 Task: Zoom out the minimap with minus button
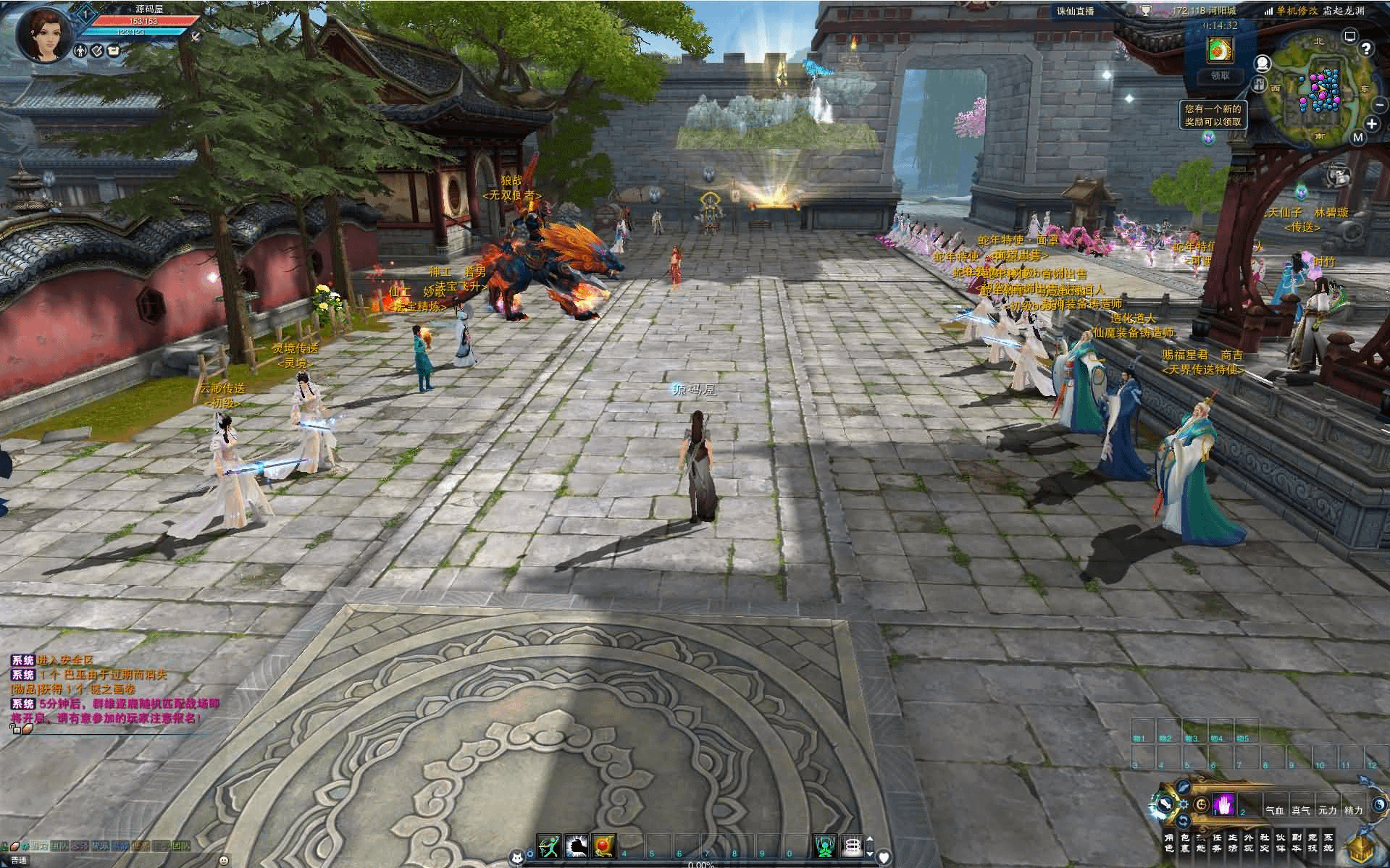click(x=1379, y=106)
